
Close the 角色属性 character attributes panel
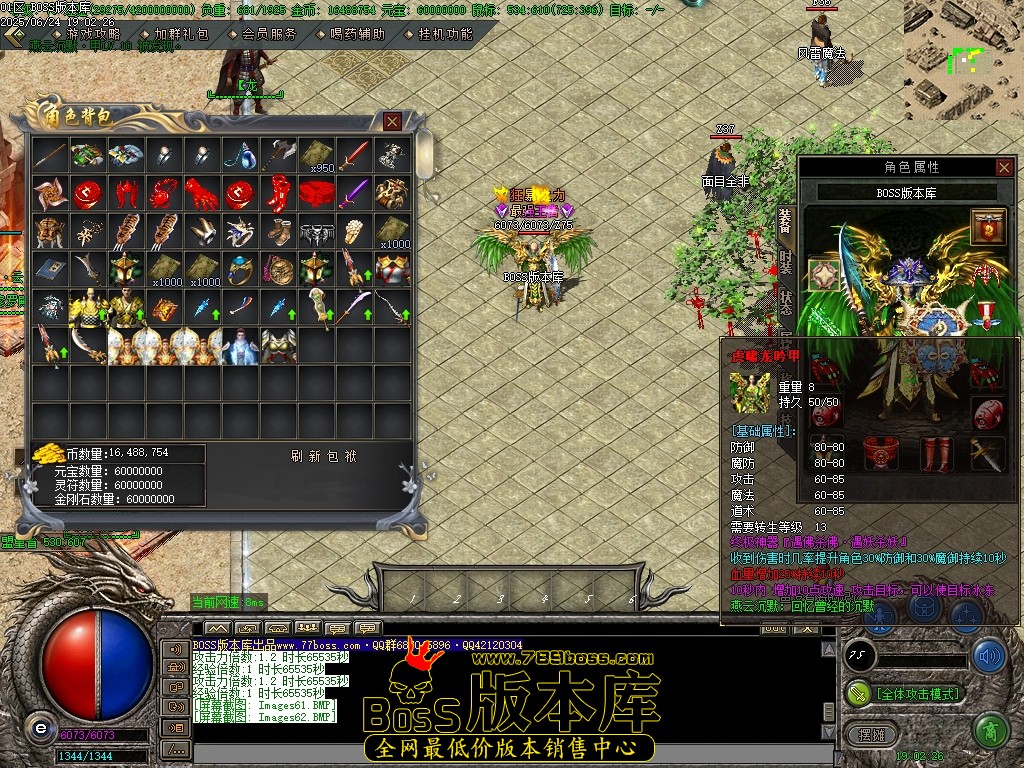coord(1003,167)
